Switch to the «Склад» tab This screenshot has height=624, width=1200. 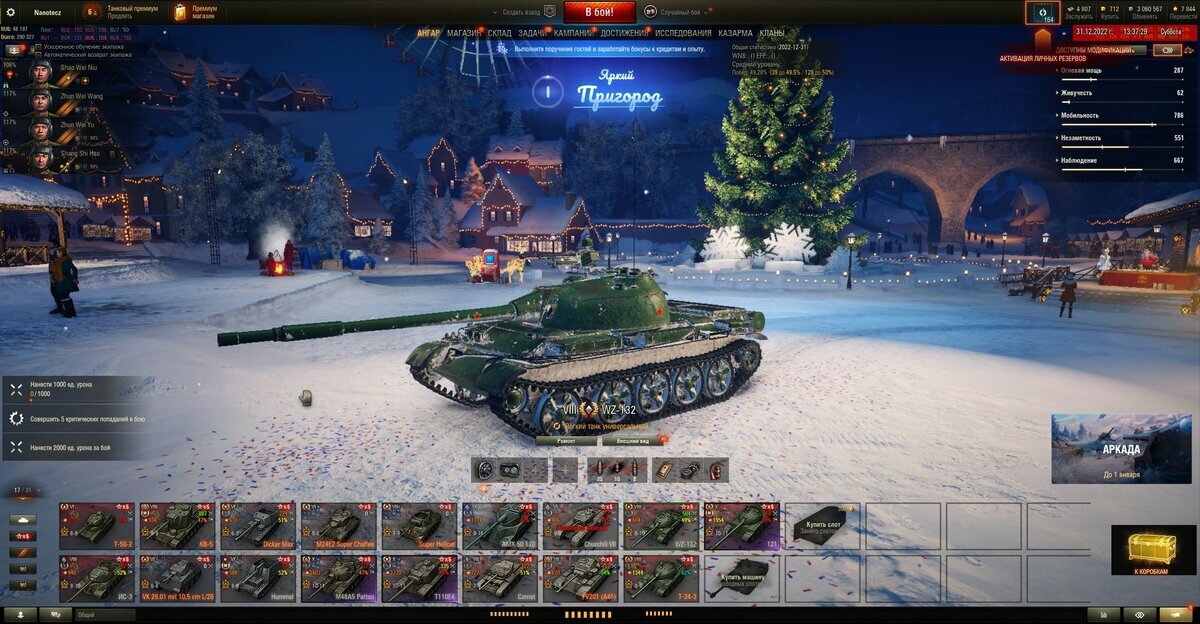pyautogui.click(x=500, y=33)
